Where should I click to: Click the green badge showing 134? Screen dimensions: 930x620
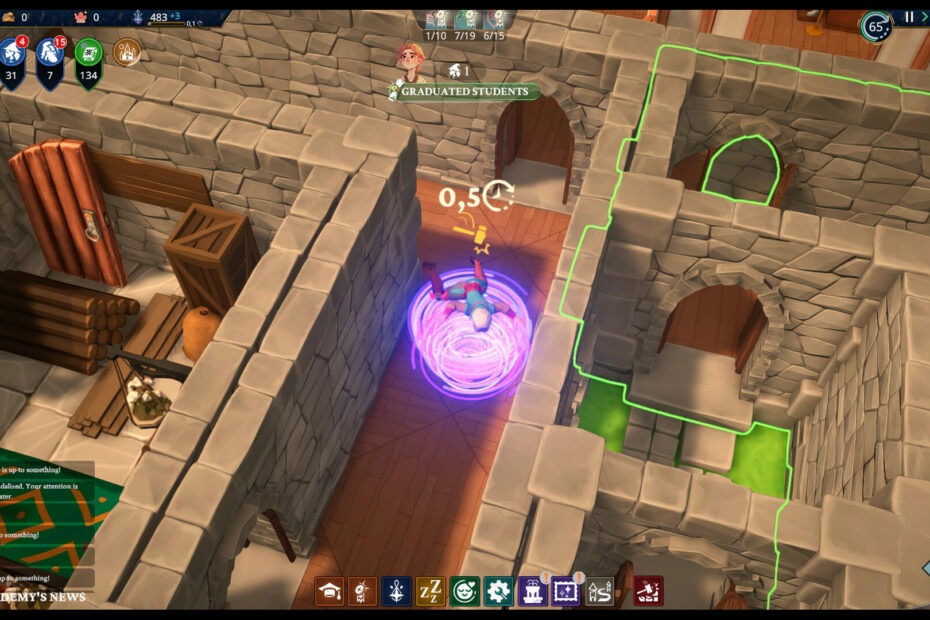[88, 57]
